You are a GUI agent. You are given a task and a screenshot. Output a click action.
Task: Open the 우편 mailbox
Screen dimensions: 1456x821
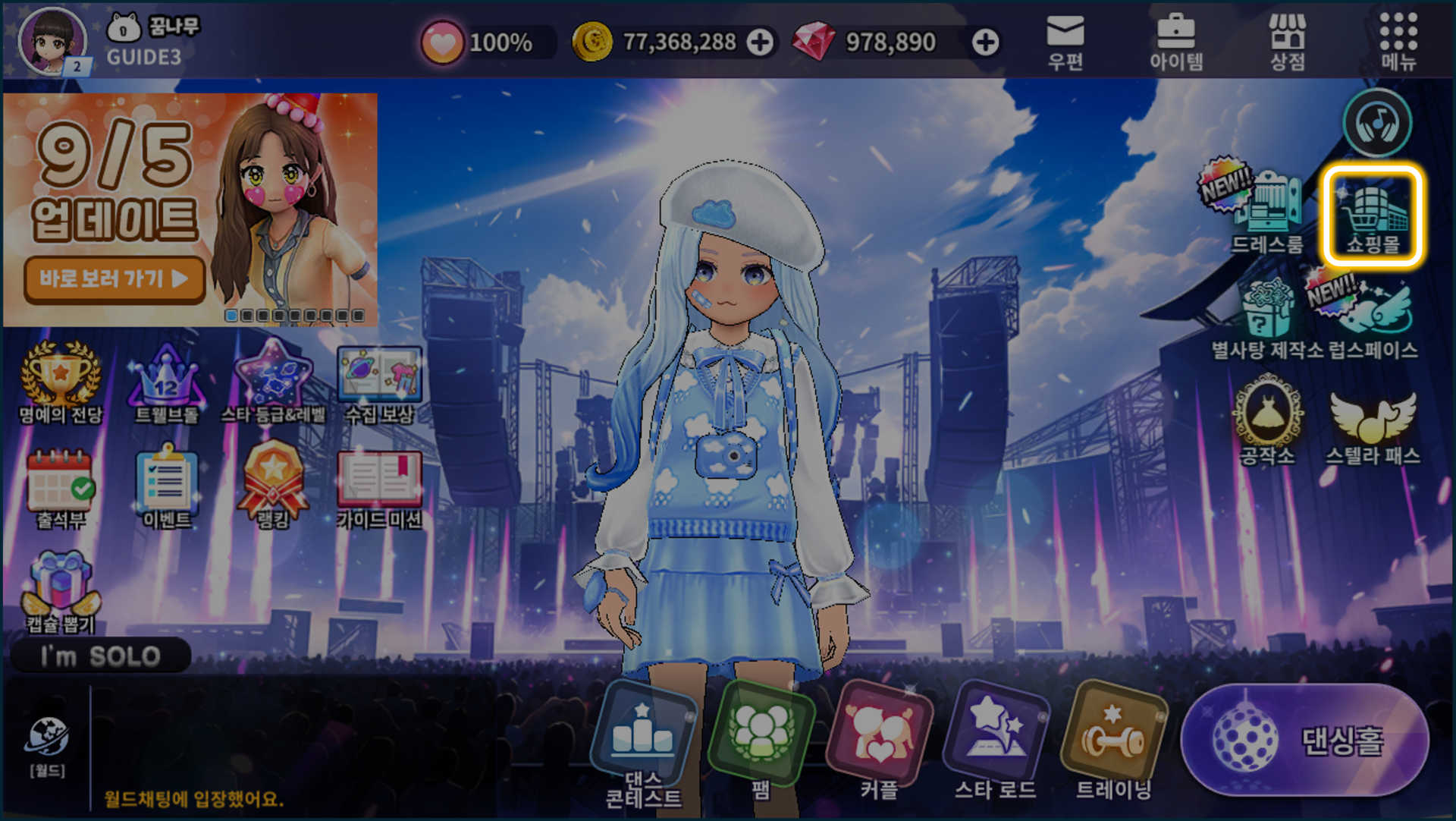pos(1065,42)
